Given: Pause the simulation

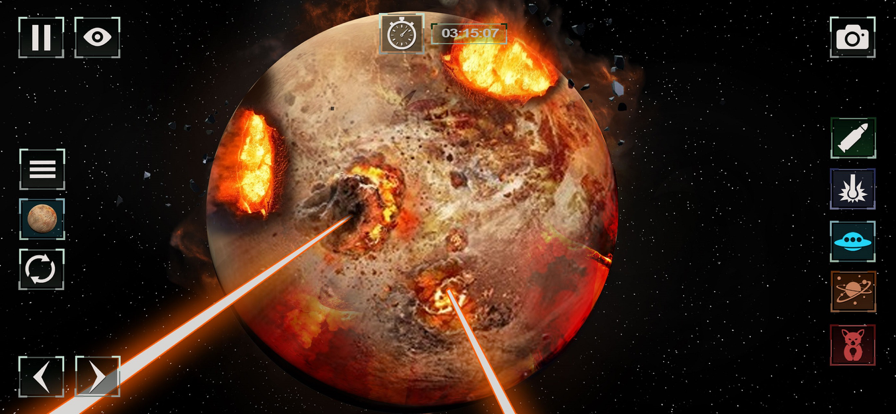Looking at the screenshot, I should coord(41,38).
